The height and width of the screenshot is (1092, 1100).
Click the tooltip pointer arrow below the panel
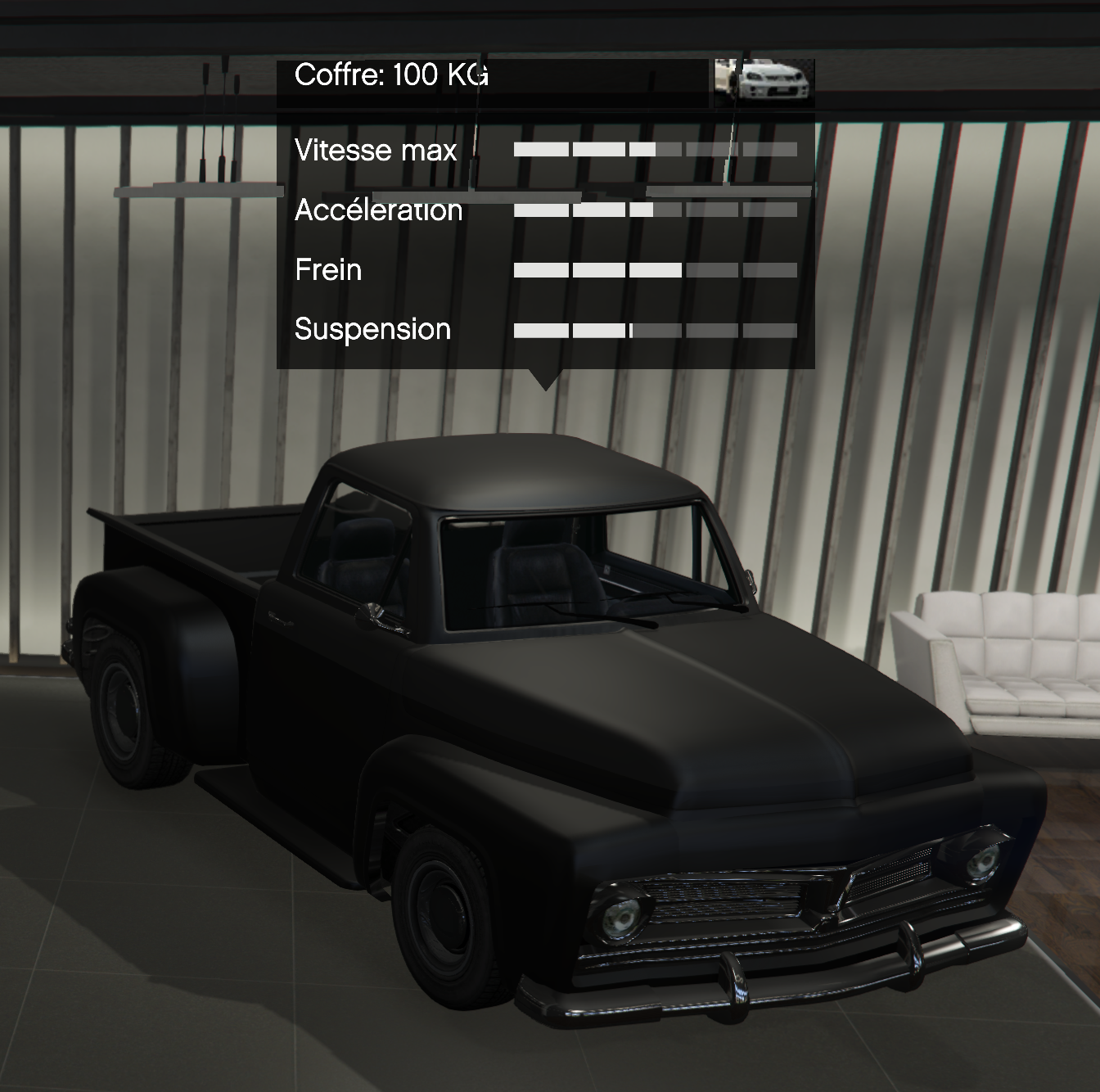(547, 377)
